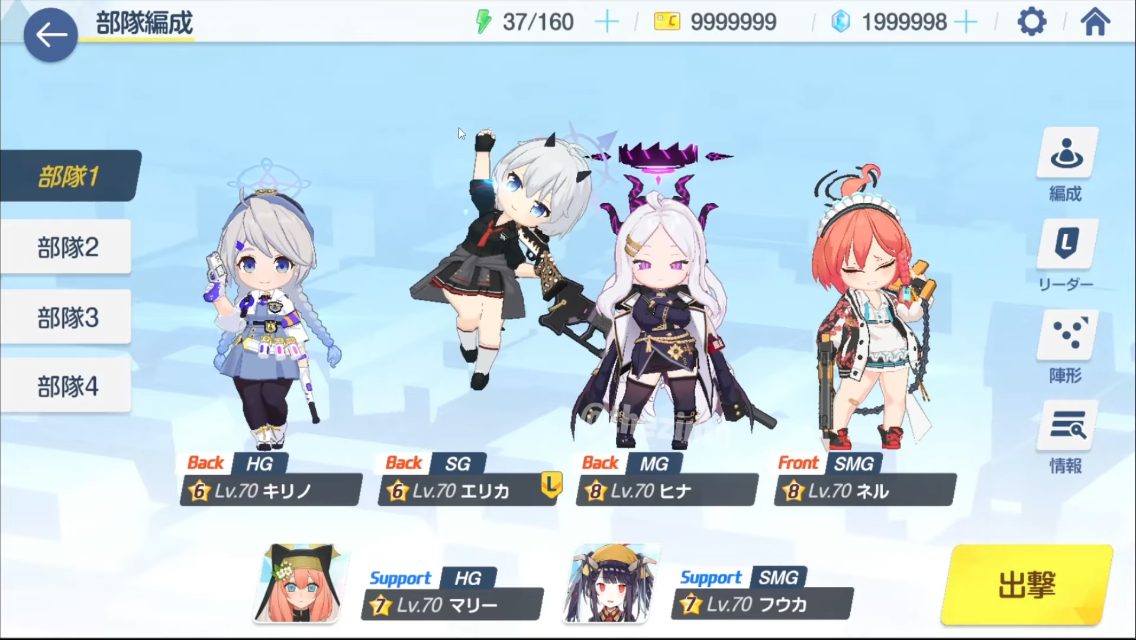This screenshot has width=1136, height=640.
Task: Open the settings gear icon
Action: coord(1031,21)
